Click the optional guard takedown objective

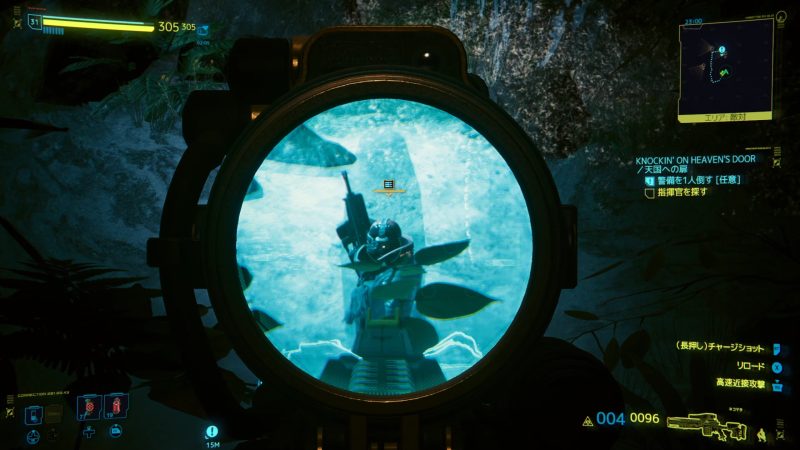698,180
